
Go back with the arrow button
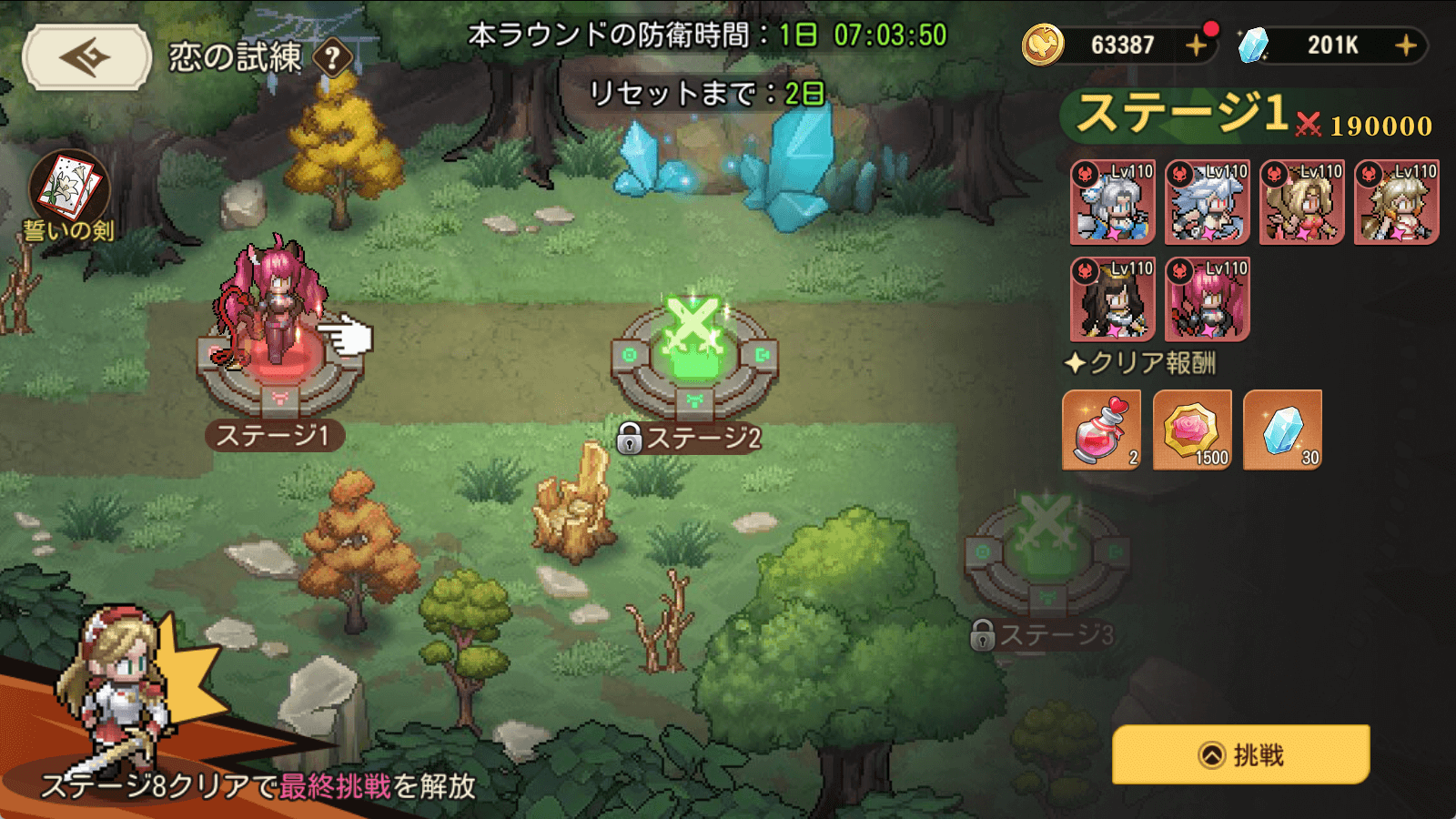tap(86, 57)
